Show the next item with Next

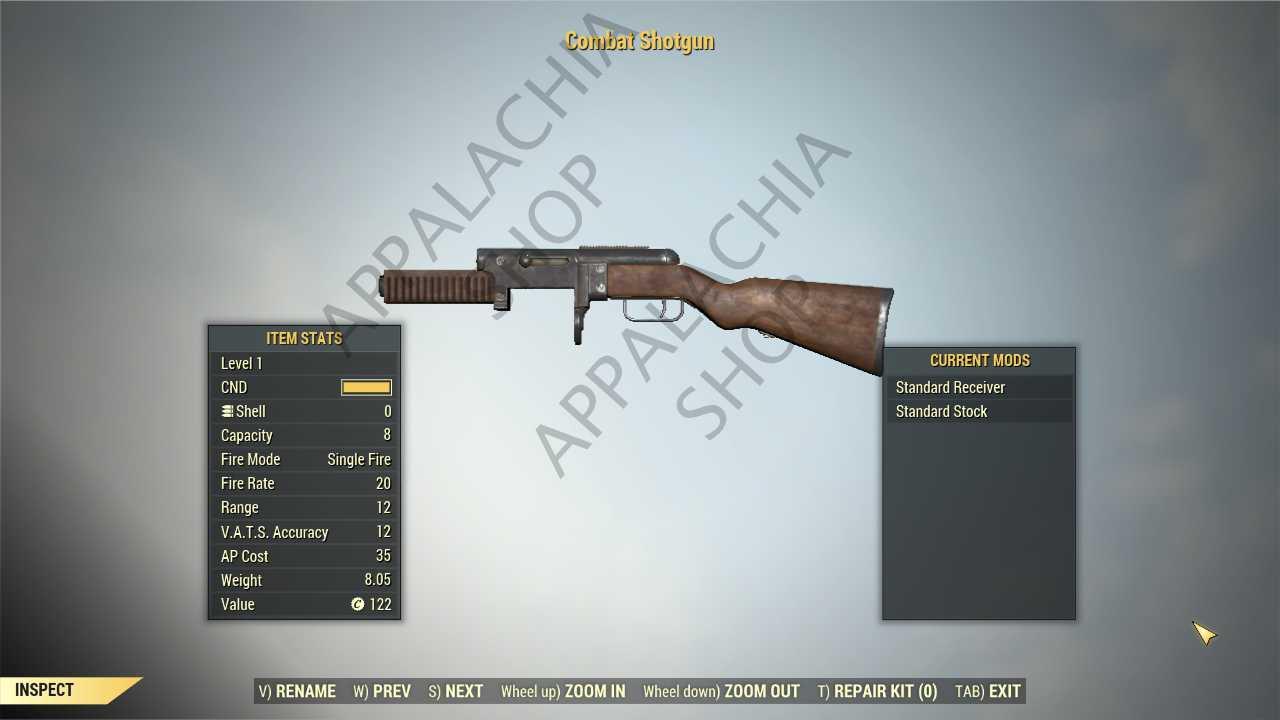pos(456,691)
